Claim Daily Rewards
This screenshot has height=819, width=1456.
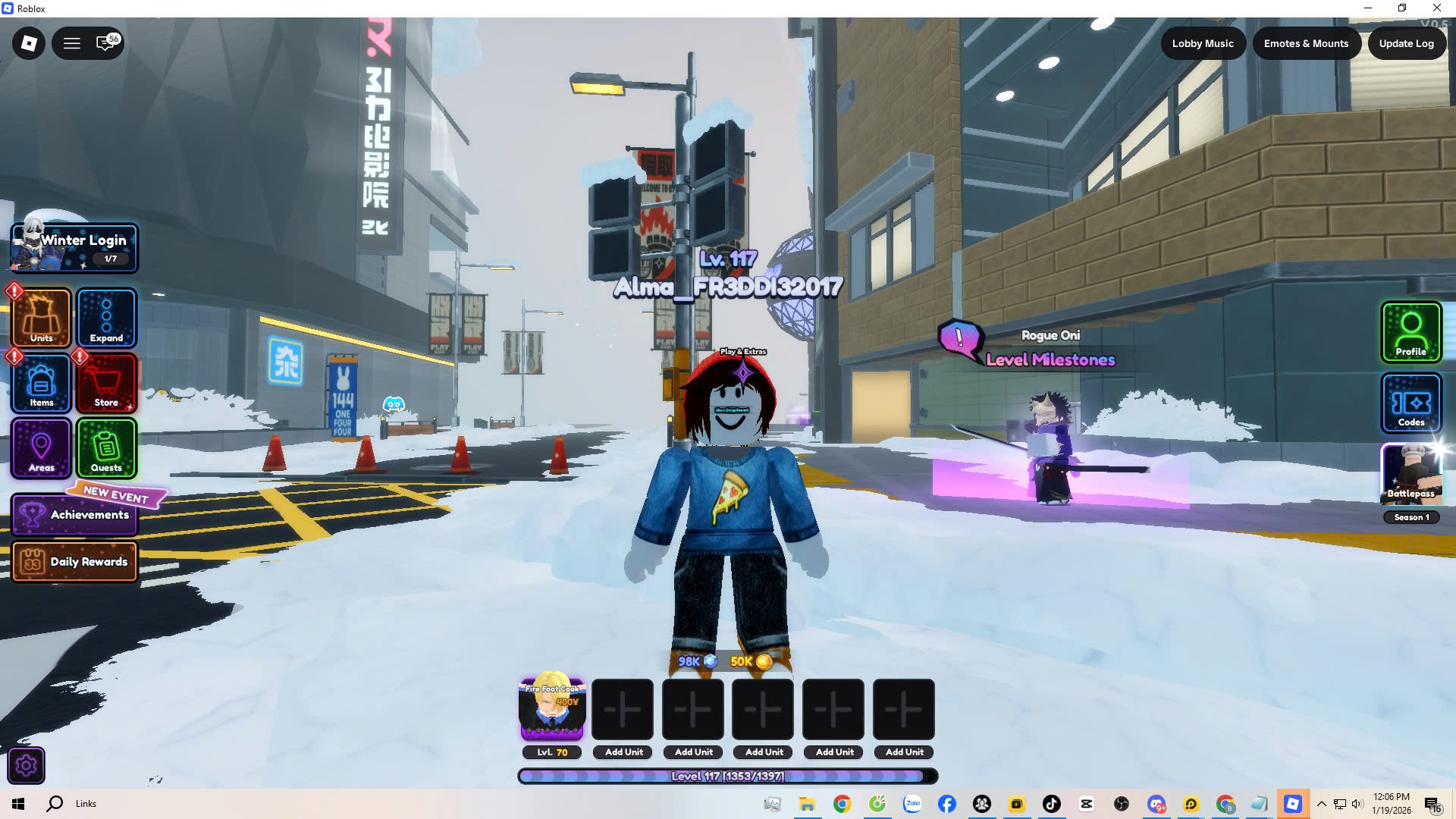(x=74, y=562)
